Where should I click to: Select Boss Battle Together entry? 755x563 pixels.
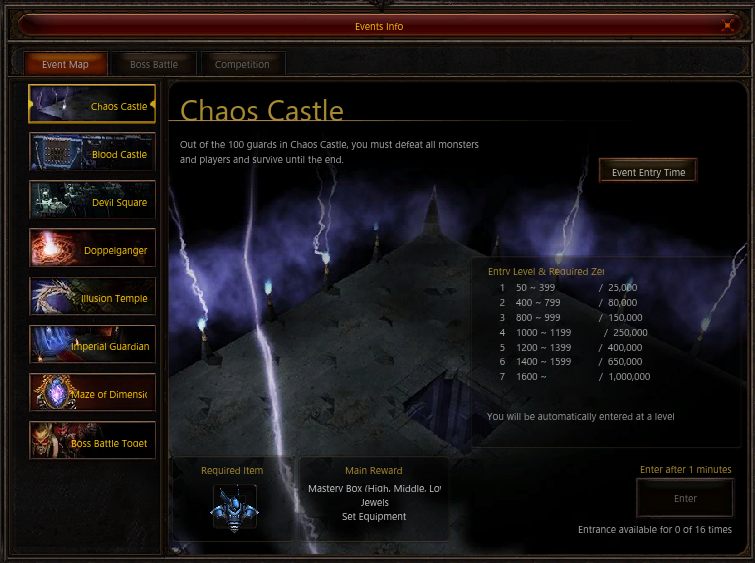point(92,442)
